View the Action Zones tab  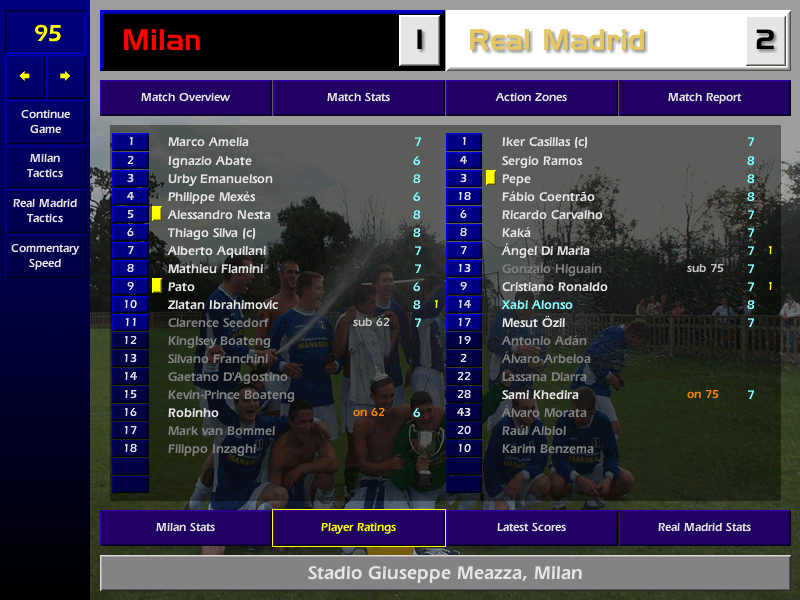point(531,98)
